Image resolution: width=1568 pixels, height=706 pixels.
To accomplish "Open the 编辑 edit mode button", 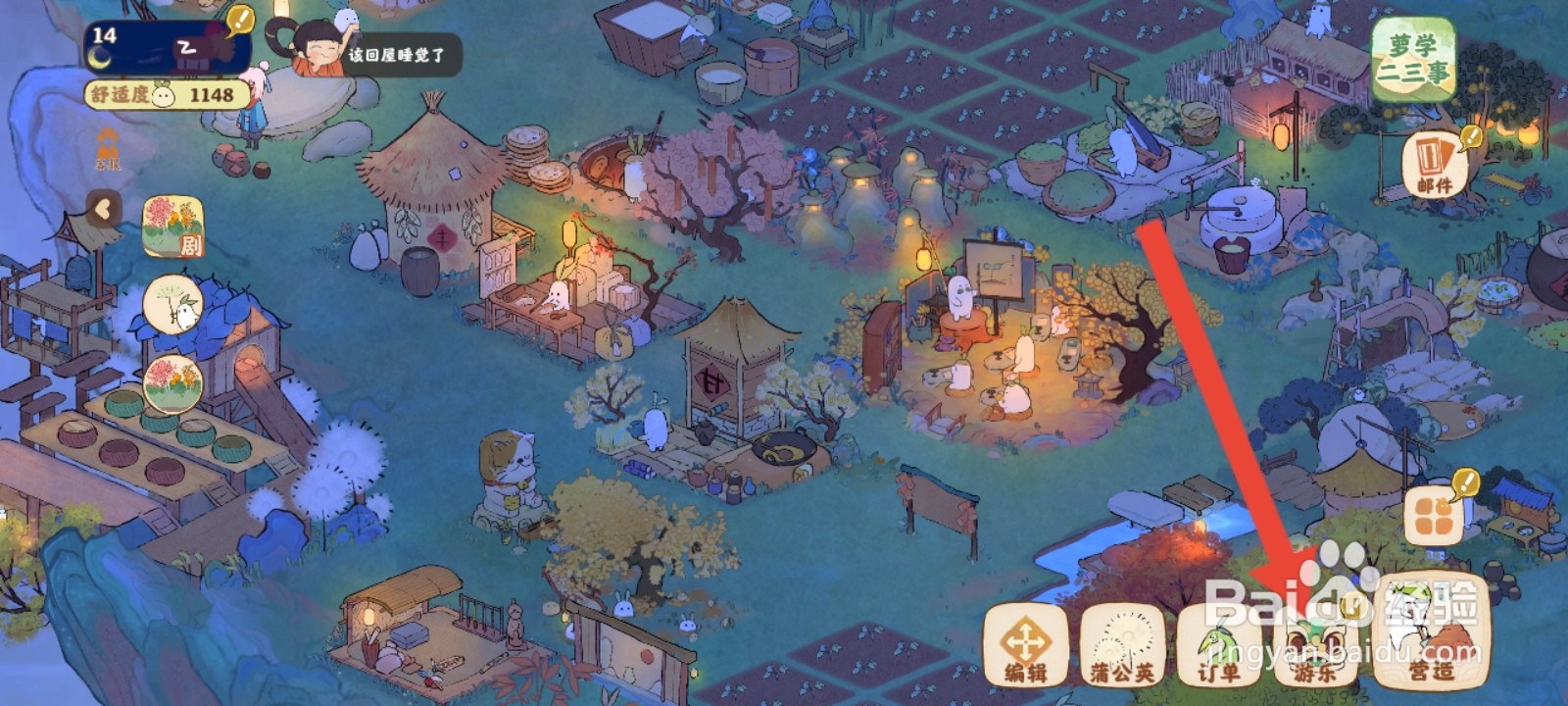I will 1025,646.
